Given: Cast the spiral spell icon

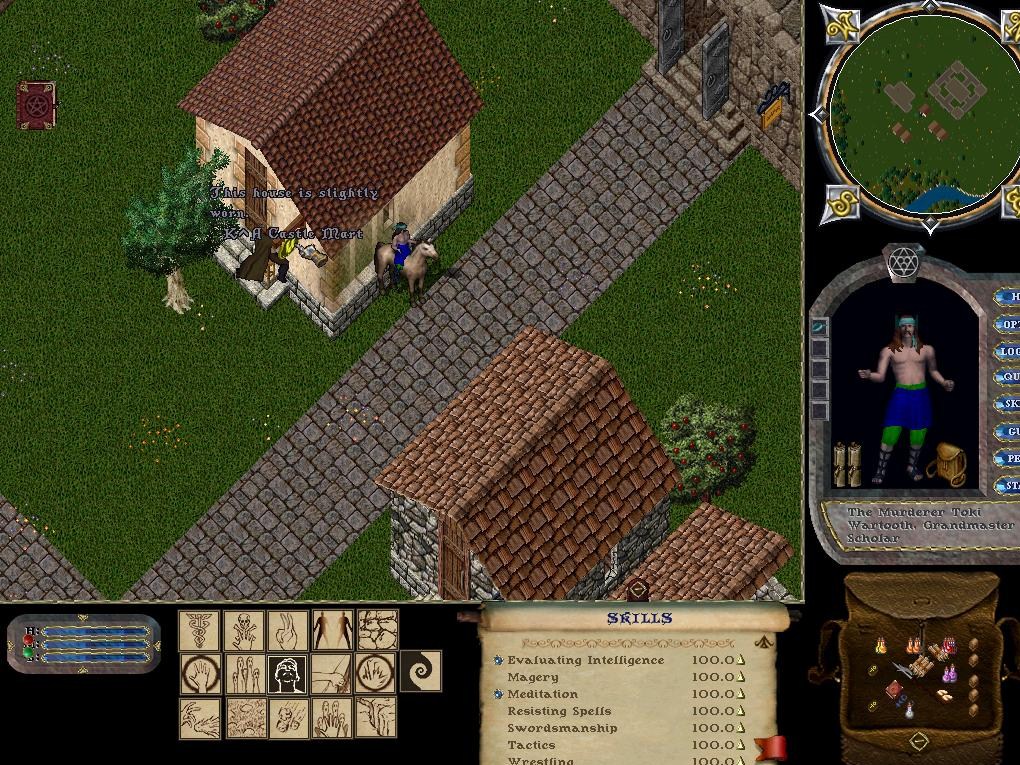Looking at the screenshot, I should pos(421,671).
